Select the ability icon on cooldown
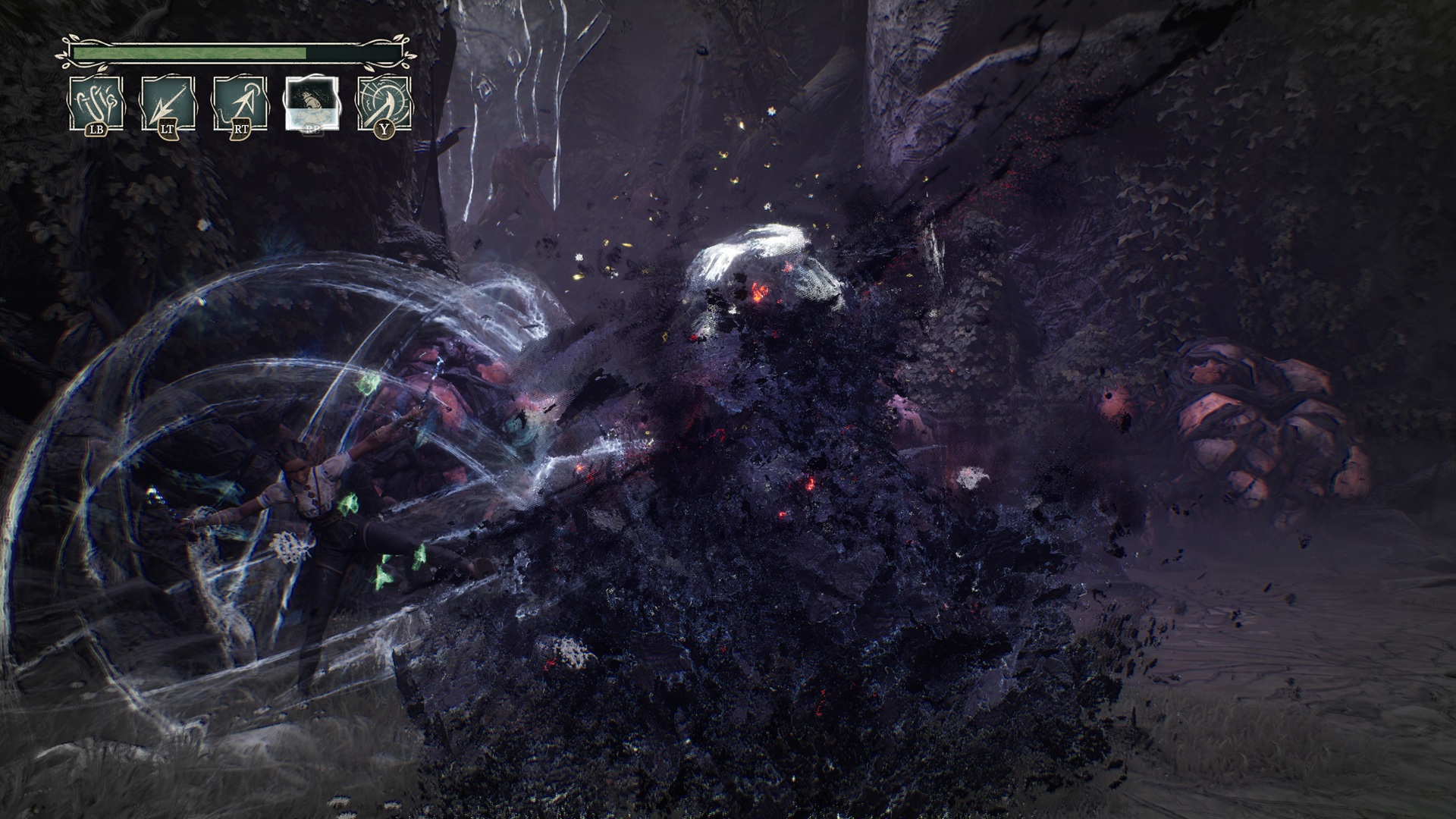Image resolution: width=1456 pixels, height=819 pixels. 312,102
